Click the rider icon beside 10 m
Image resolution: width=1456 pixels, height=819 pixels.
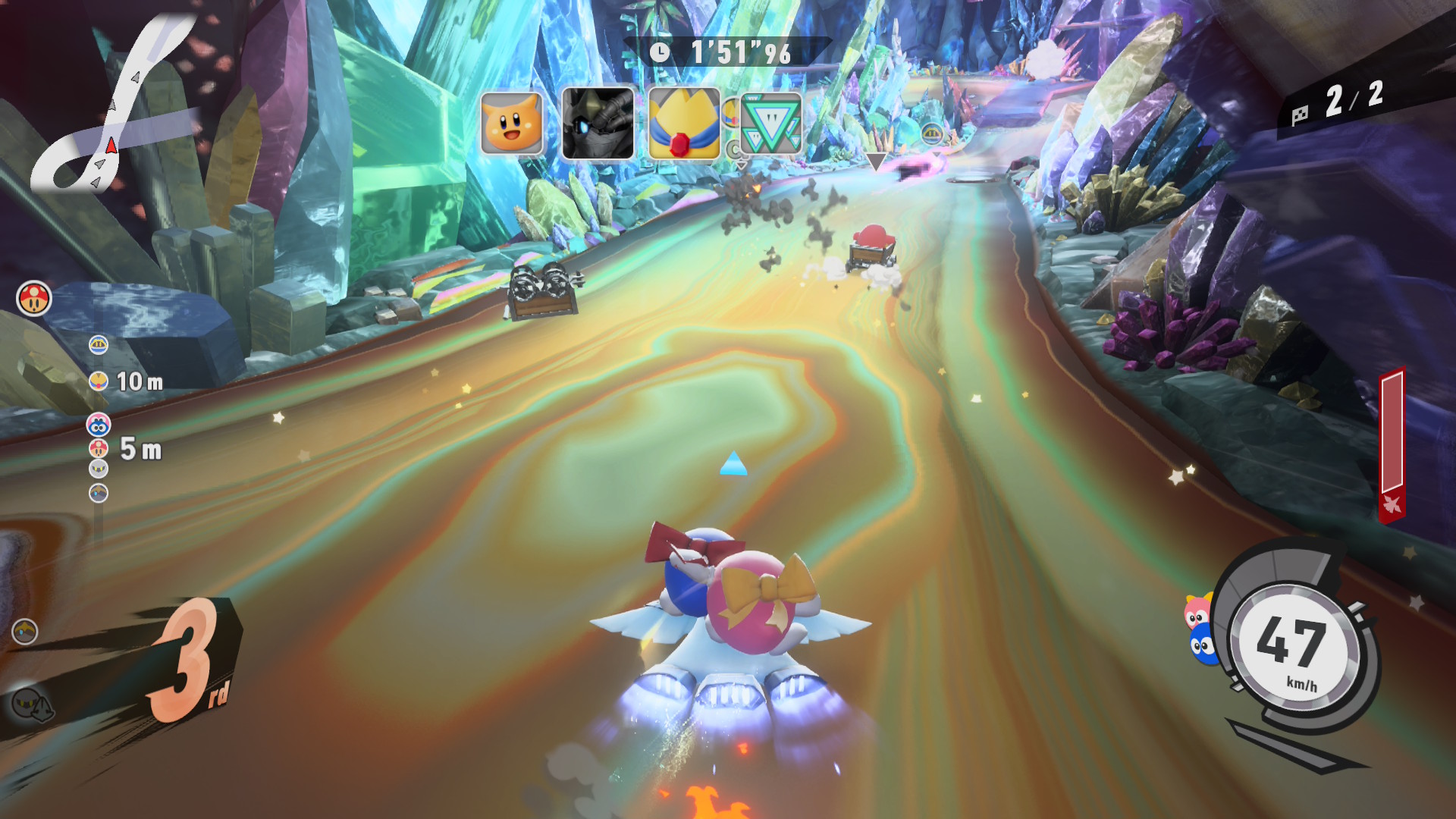coord(99,381)
